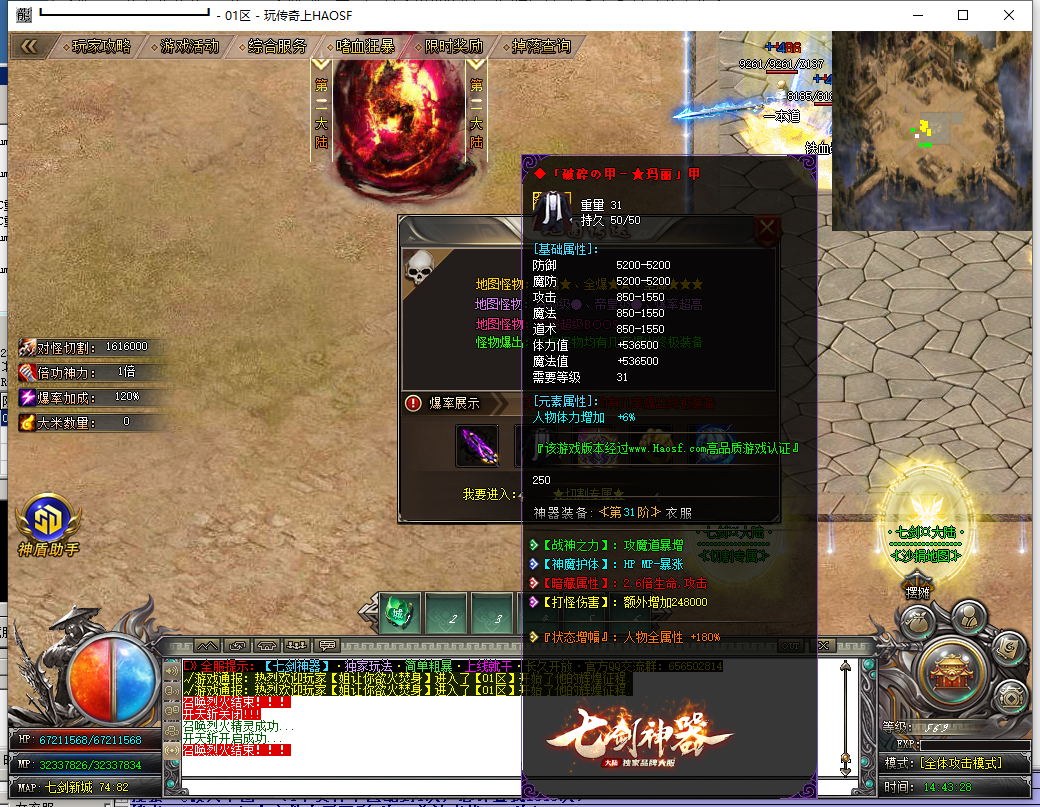Collapse the top menu with the double-arrow button
Screen dimensions: 1040x807
[x=29, y=46]
